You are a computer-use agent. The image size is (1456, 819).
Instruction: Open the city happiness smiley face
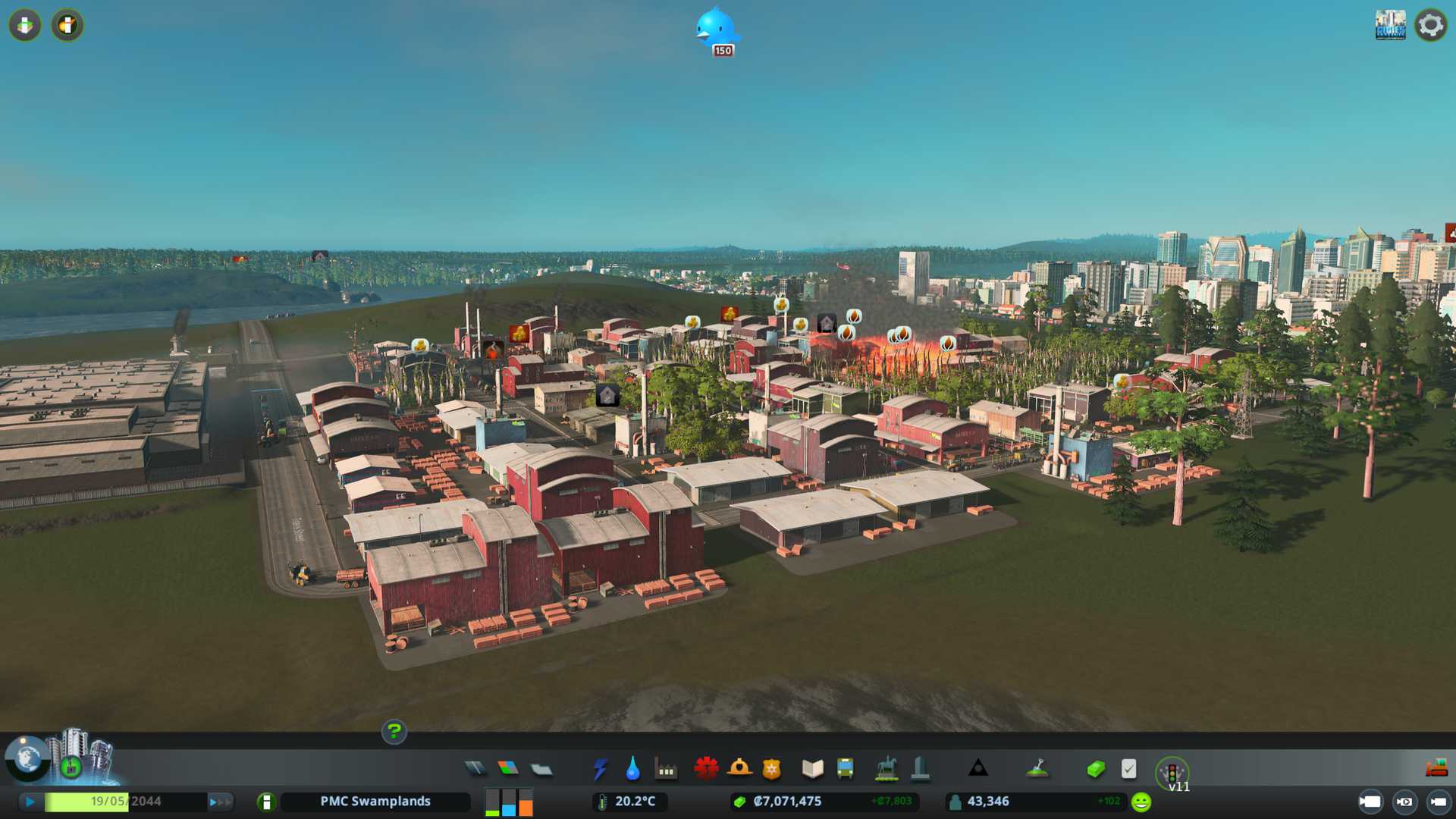1141,802
